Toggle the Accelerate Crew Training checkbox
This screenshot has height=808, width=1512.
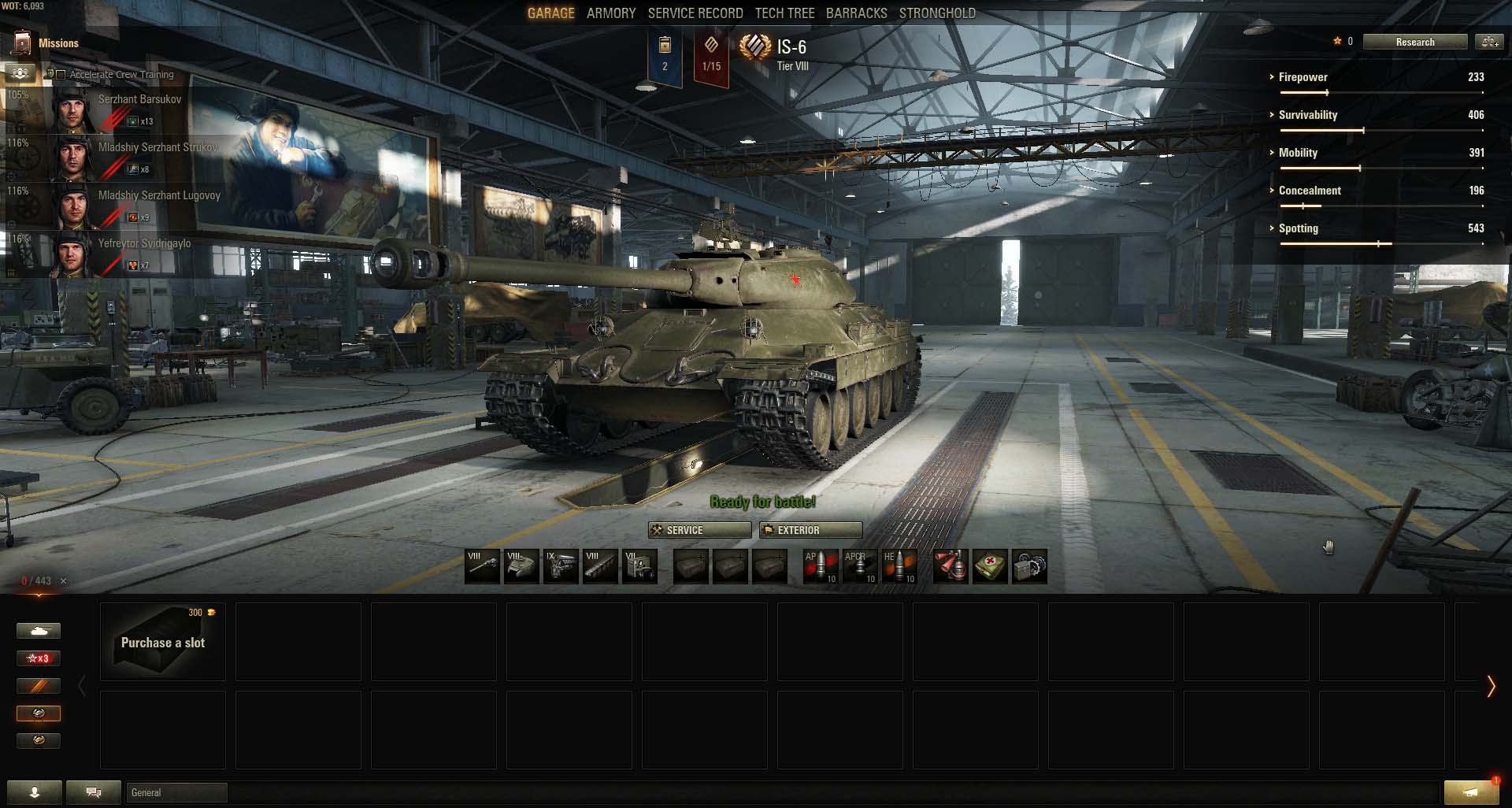[61, 75]
